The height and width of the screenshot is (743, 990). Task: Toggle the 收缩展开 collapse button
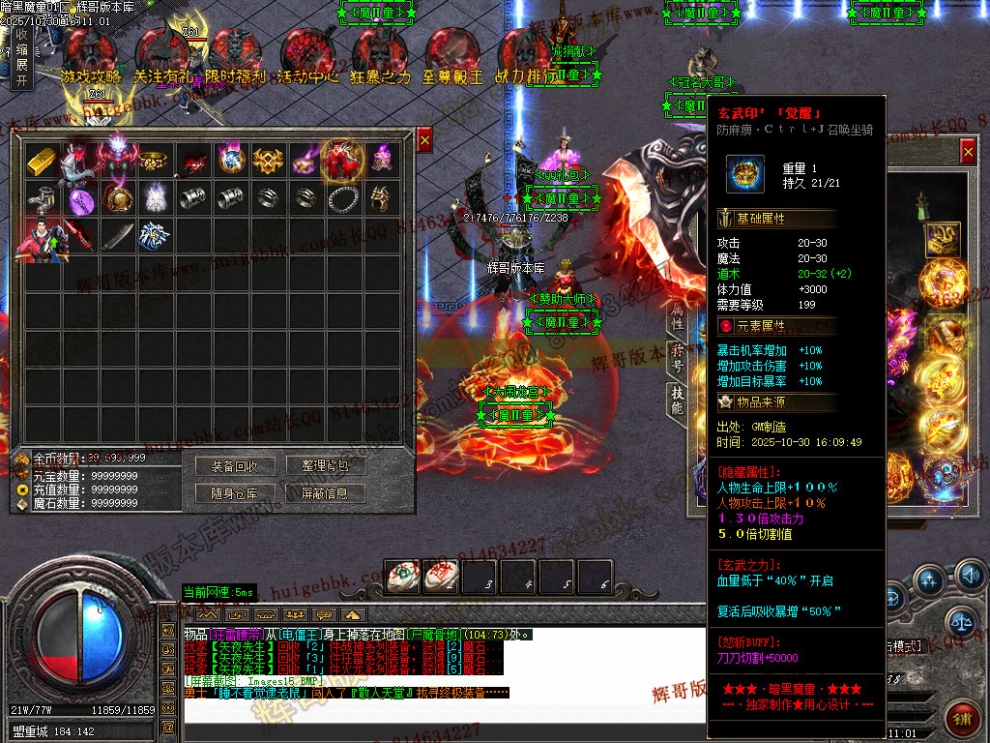tap(21, 58)
